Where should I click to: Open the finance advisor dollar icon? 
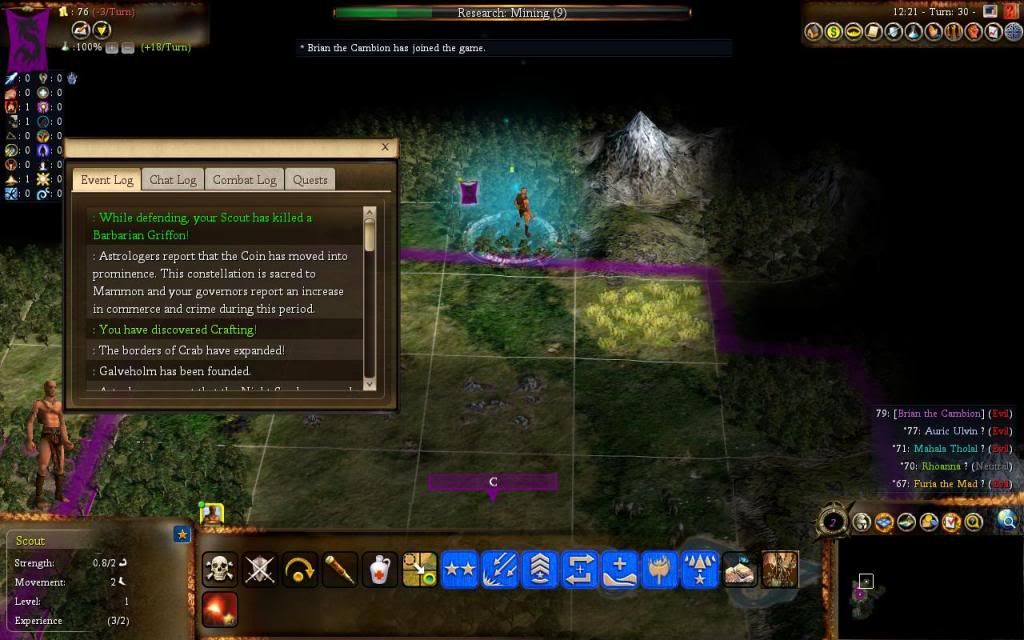pos(833,32)
